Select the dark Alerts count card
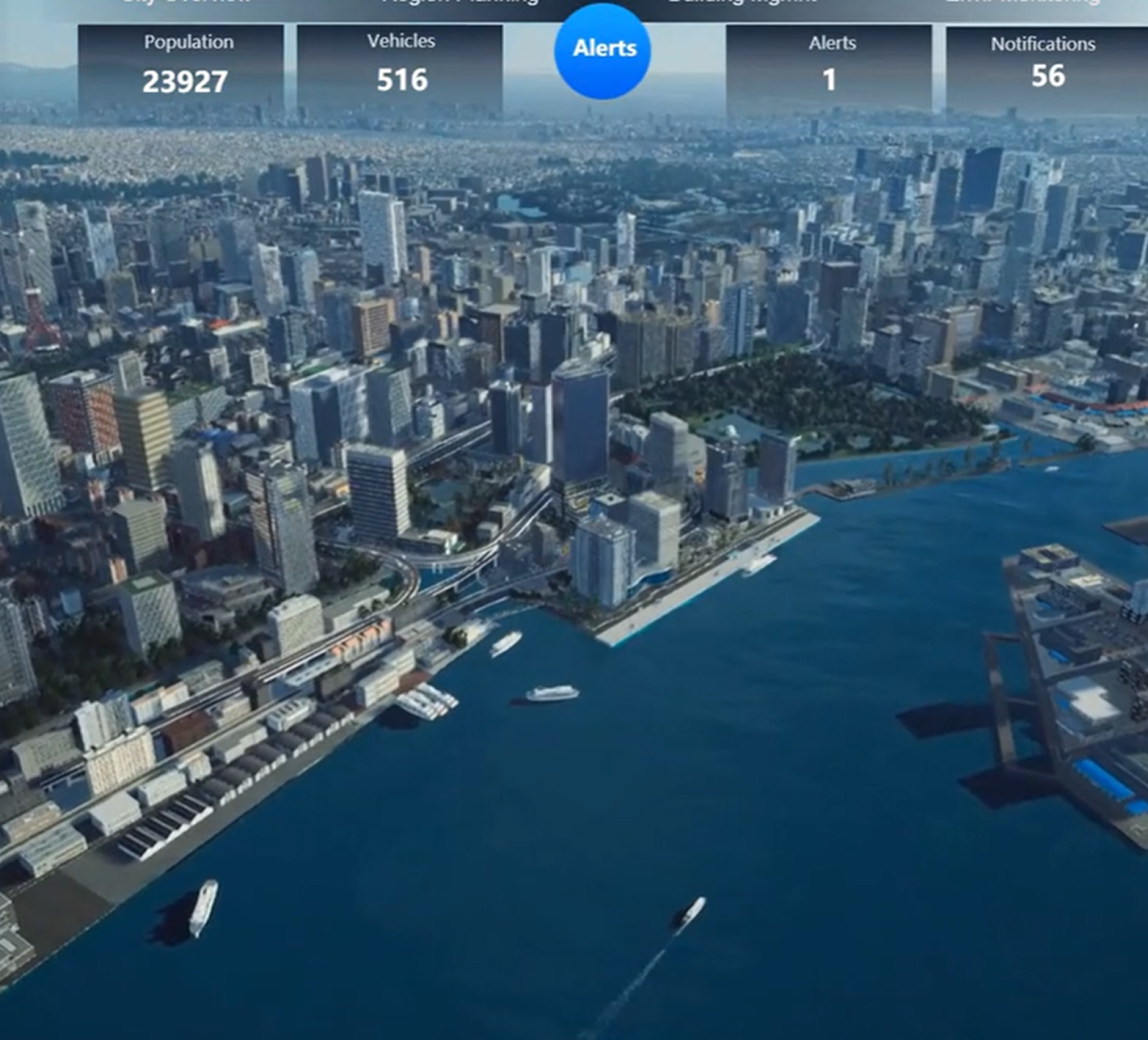Image resolution: width=1148 pixels, height=1040 pixels. pyautogui.click(x=829, y=66)
